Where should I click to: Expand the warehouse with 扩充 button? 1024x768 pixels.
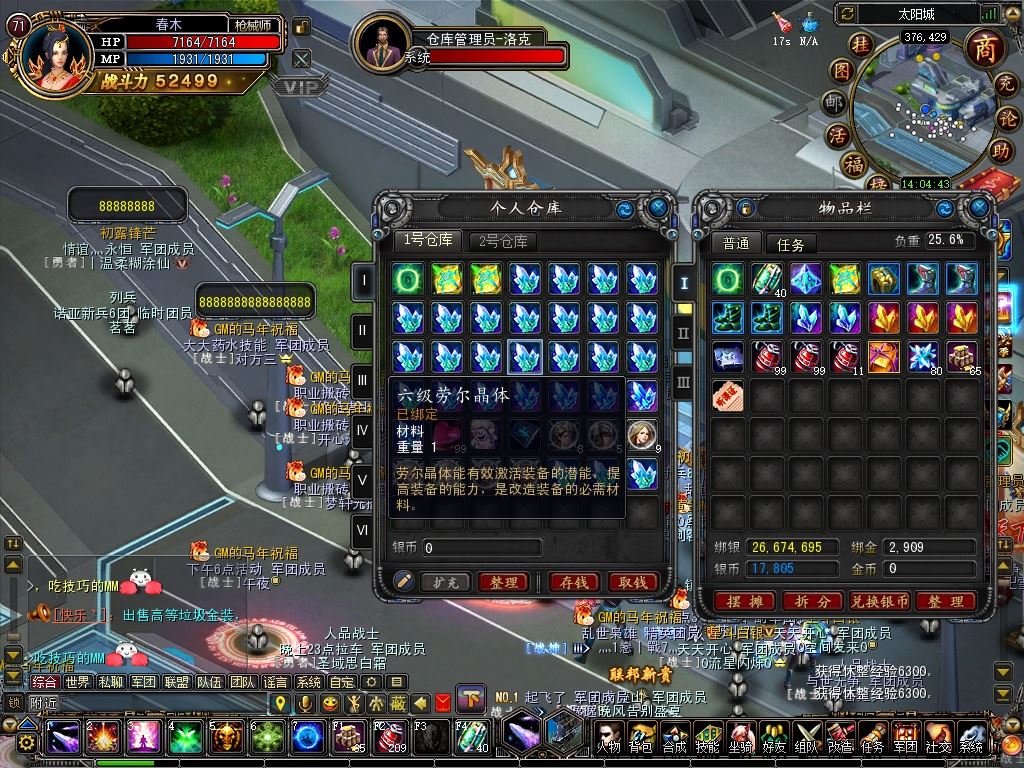[x=445, y=582]
